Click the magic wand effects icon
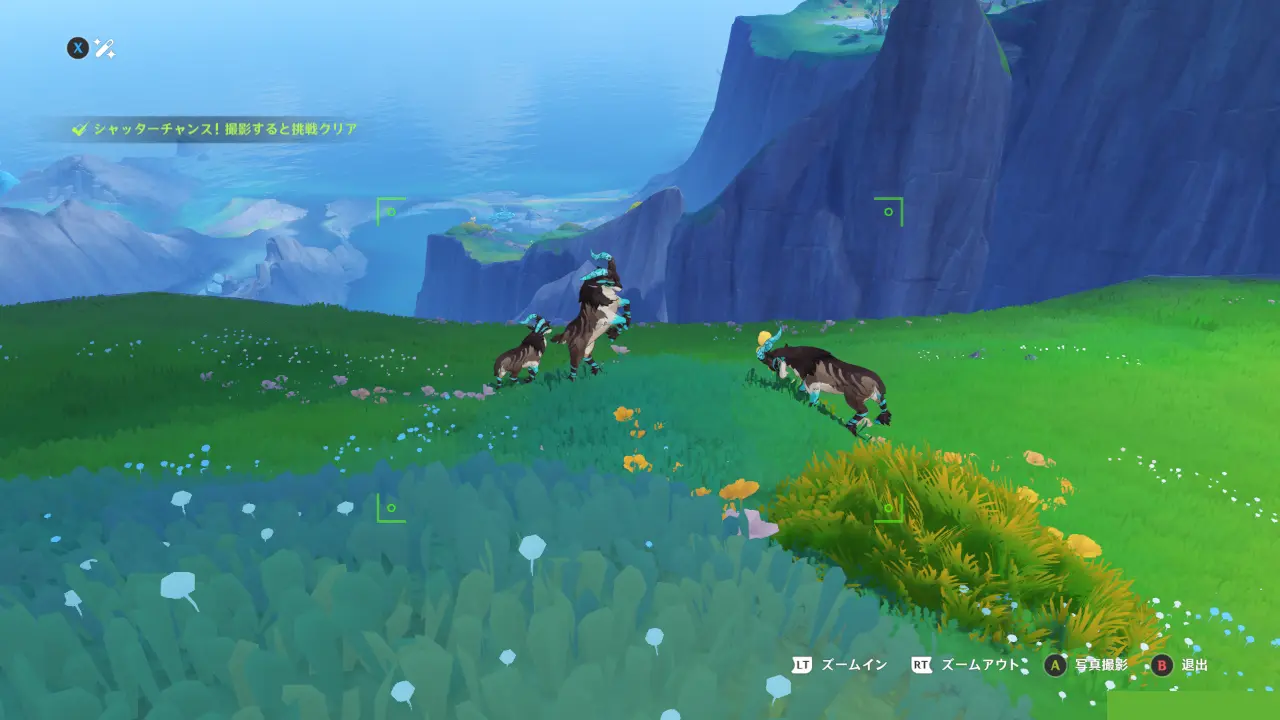Screen dimensions: 1280x720 coord(105,48)
